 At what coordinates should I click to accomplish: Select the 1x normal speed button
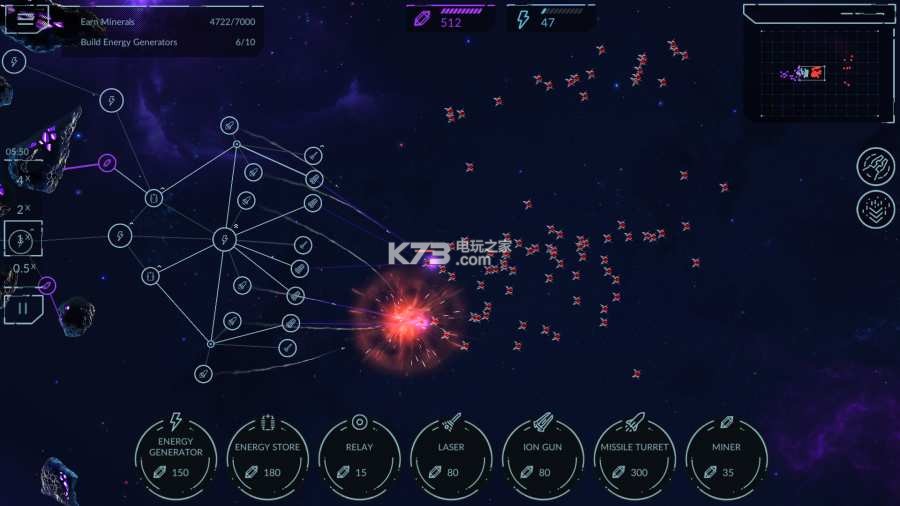coord(23,239)
